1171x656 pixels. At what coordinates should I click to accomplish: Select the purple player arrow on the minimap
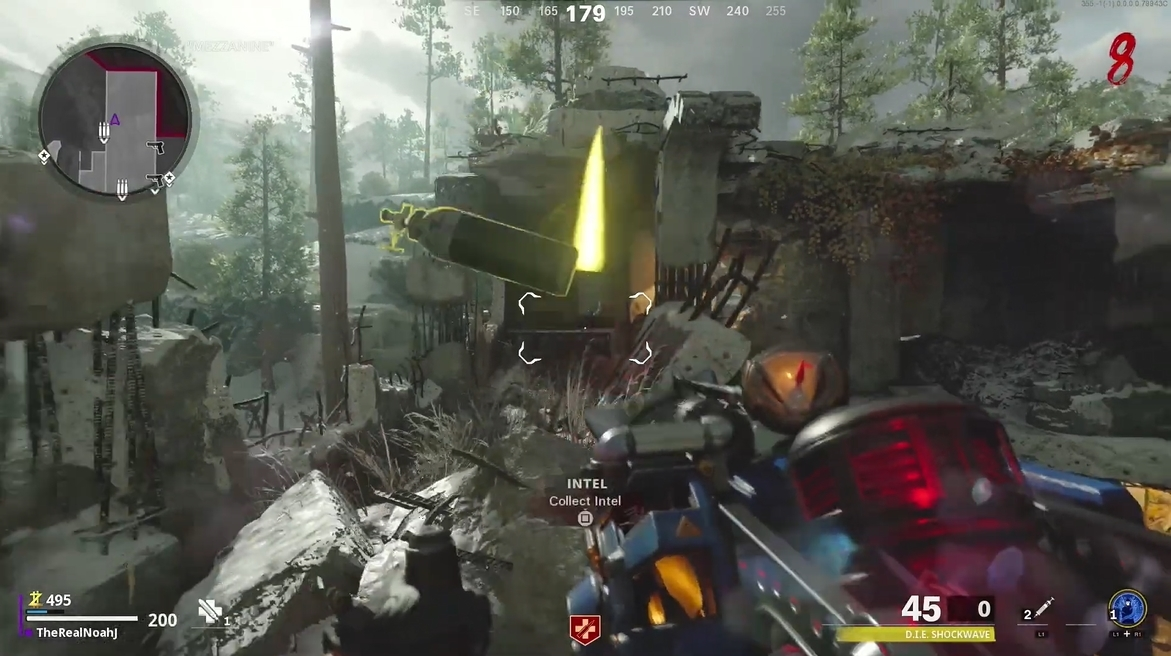click(x=114, y=120)
